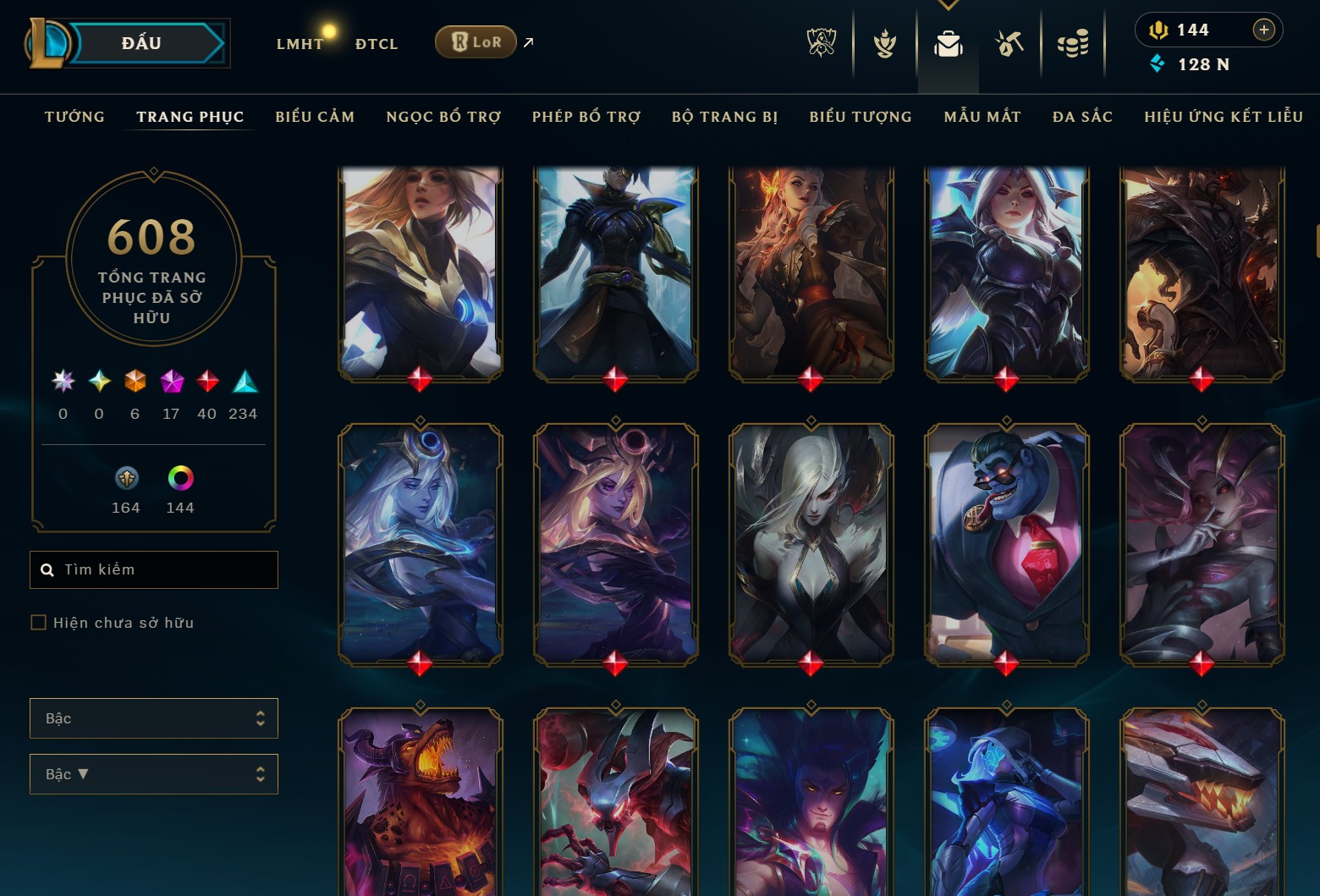Open the first "Bậc" filter dropdown

tap(153, 717)
